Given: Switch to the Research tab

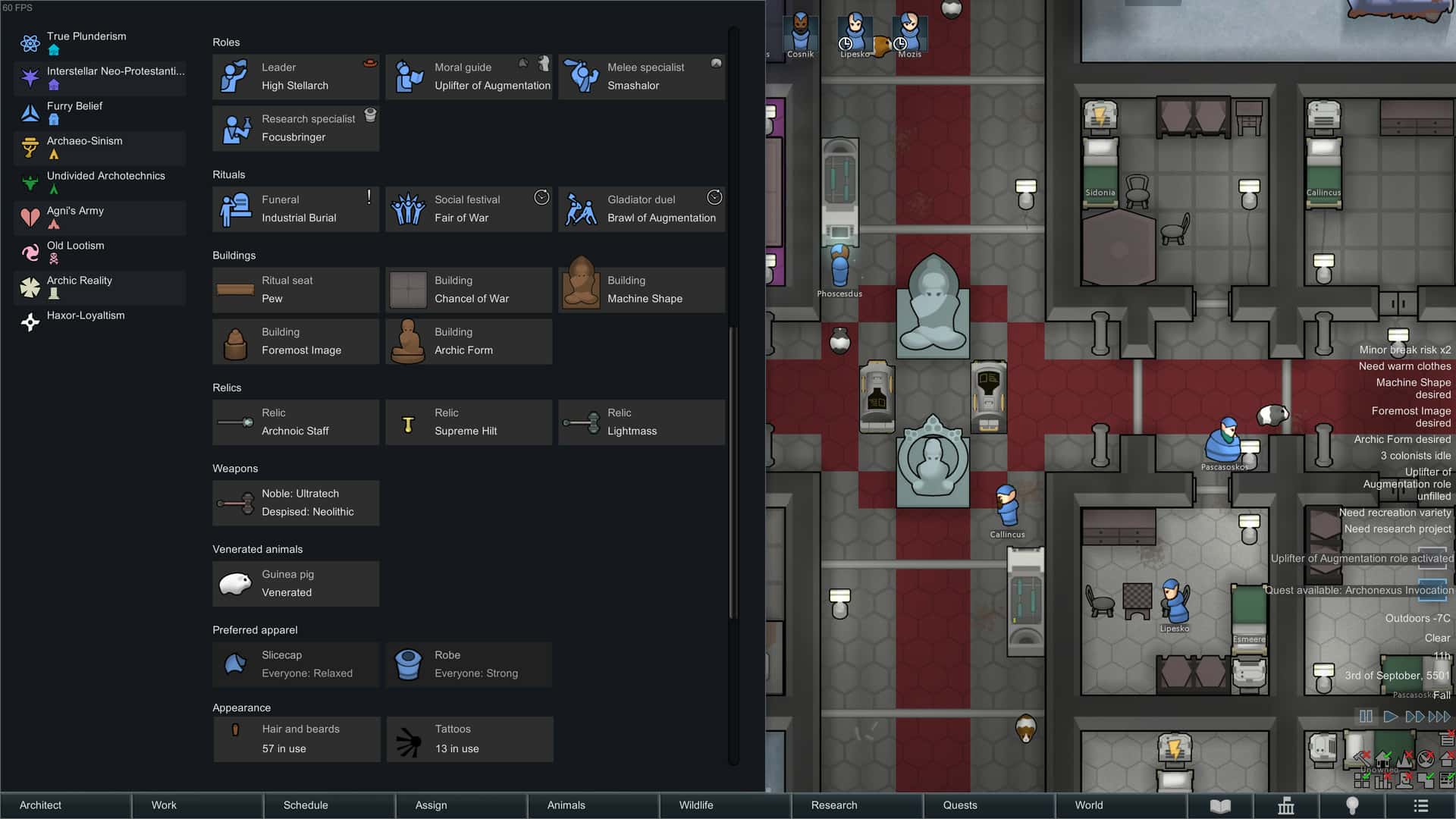Looking at the screenshot, I should [833, 805].
